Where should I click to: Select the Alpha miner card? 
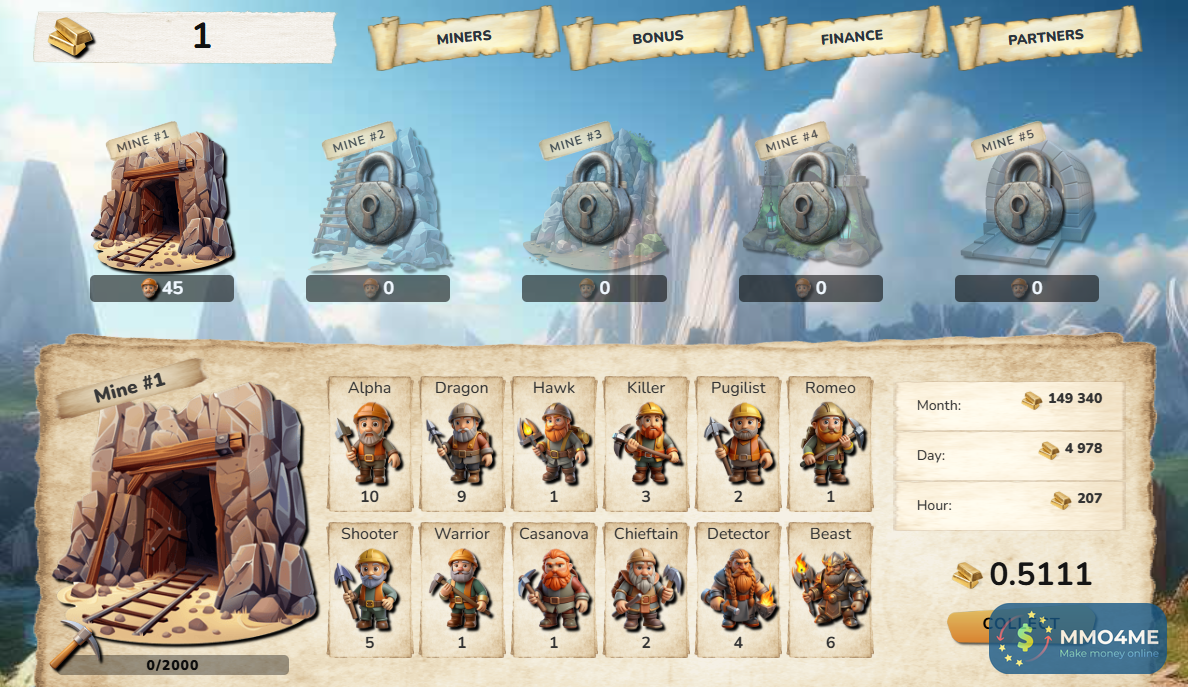tap(370, 444)
